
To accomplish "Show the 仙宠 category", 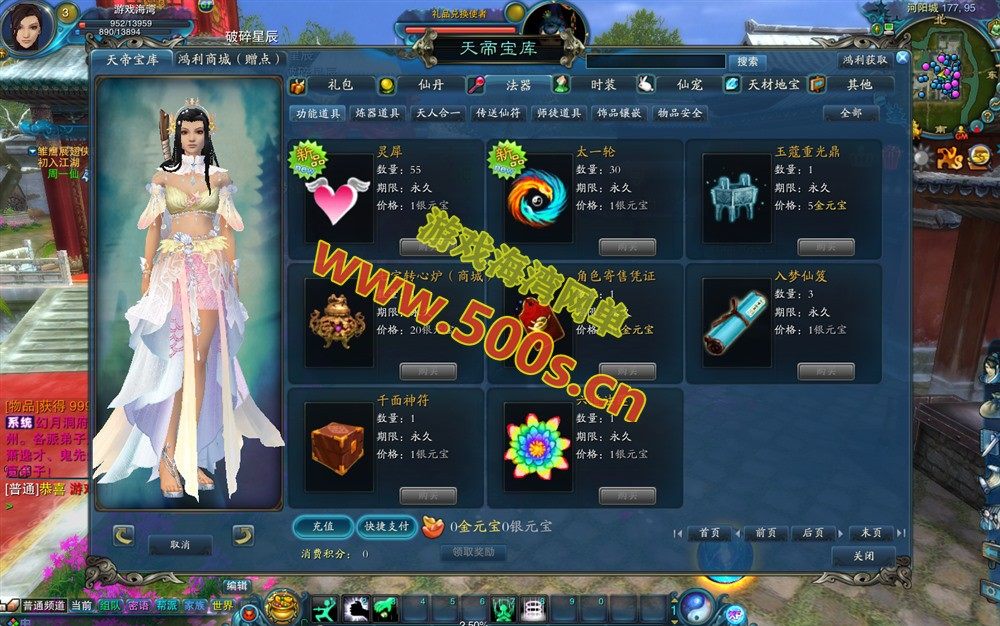I will (688, 85).
